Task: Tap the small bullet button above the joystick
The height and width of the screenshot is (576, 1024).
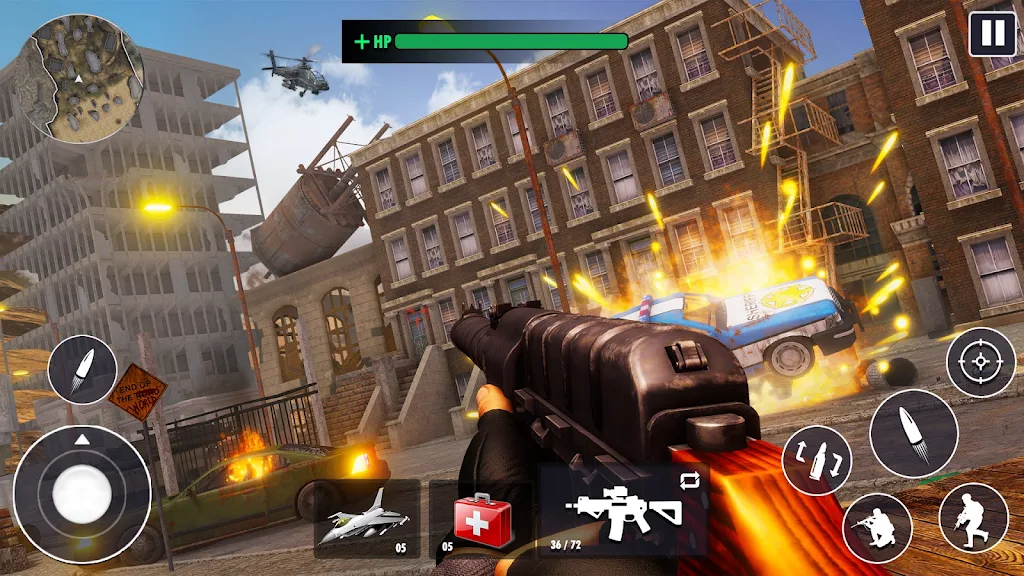Action: click(x=82, y=370)
